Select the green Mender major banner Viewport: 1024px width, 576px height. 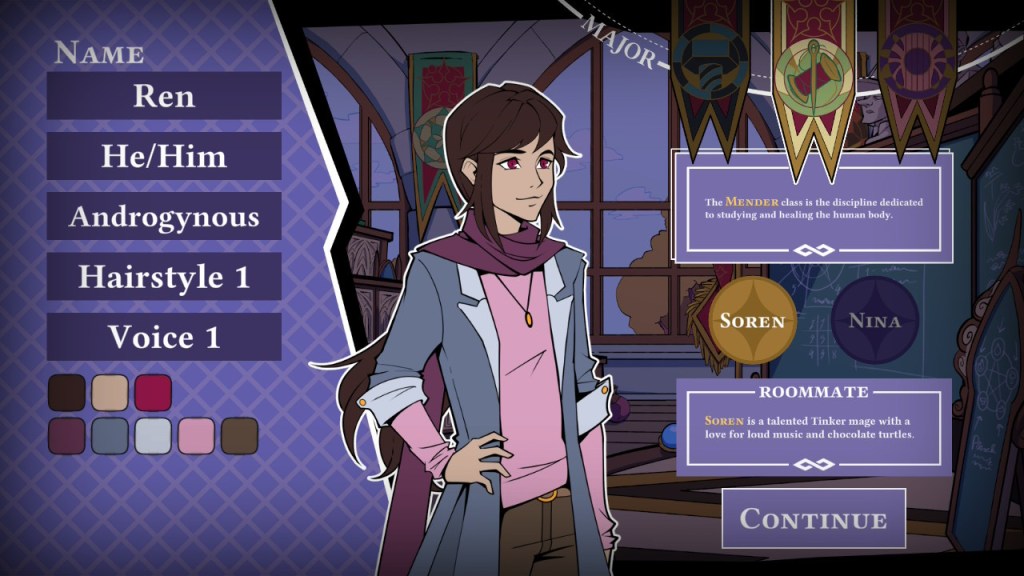pos(812,75)
